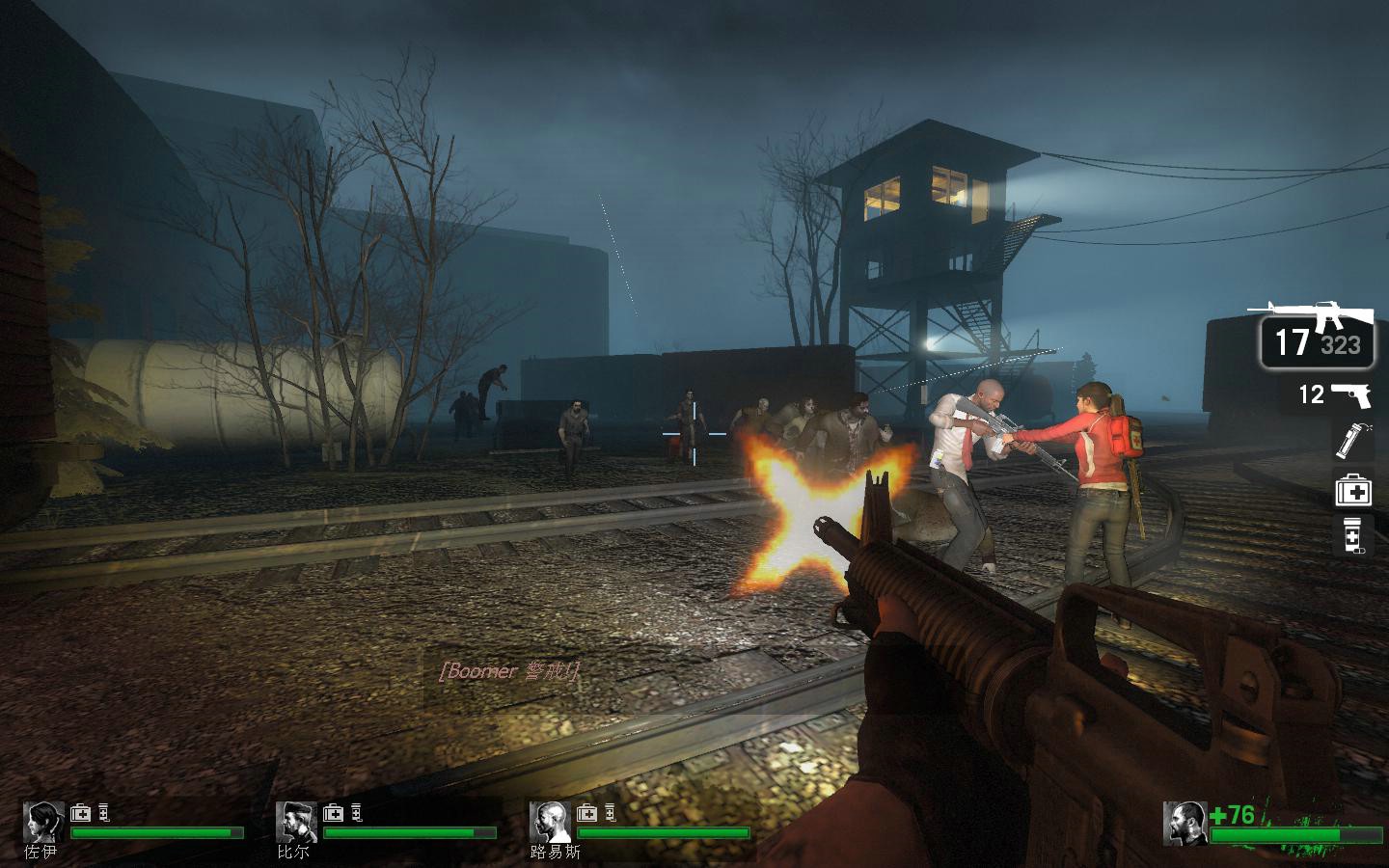Click your own survivor portrait

click(1185, 823)
